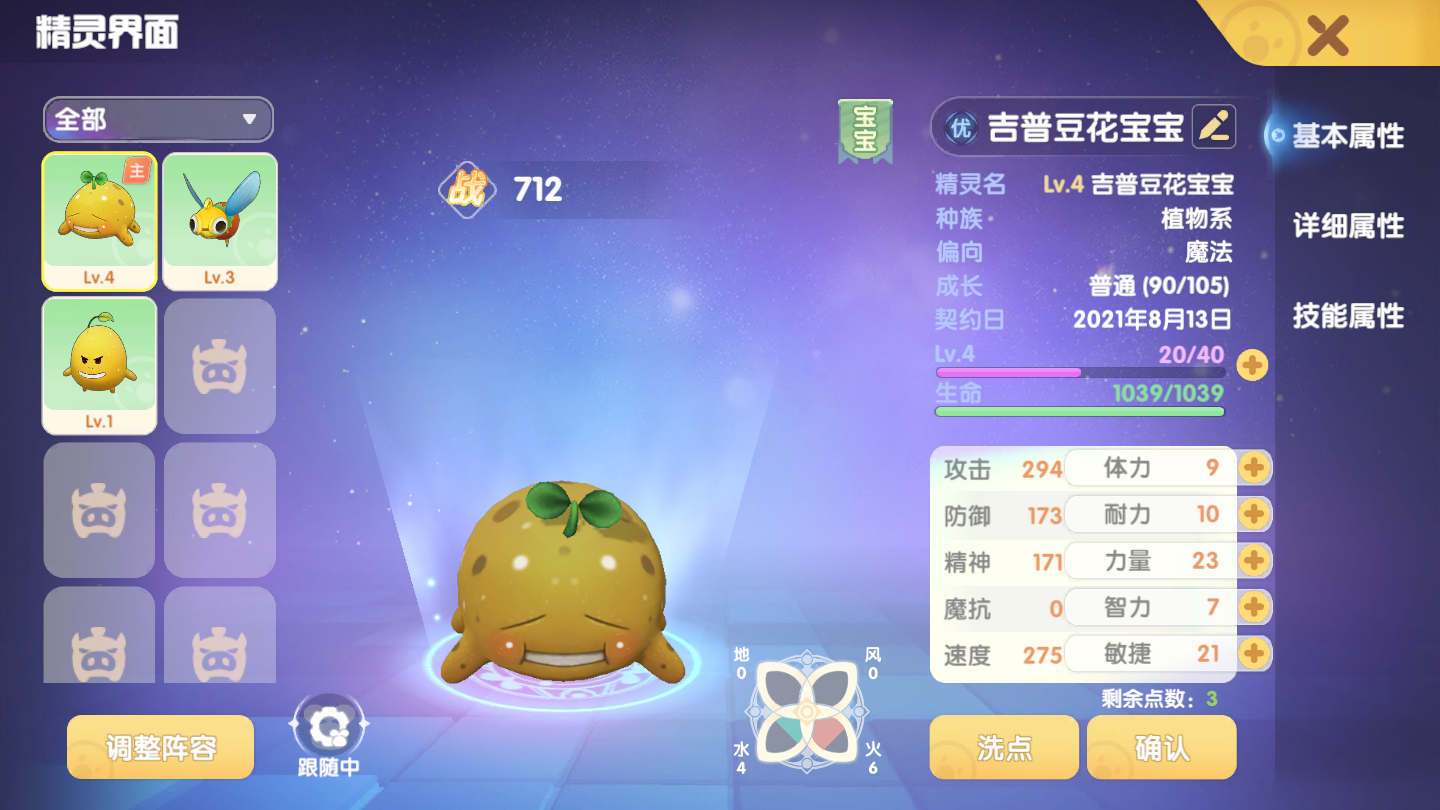Click the elemental affinity flower emblem
Image resolution: width=1440 pixels, height=810 pixels.
(x=805, y=712)
